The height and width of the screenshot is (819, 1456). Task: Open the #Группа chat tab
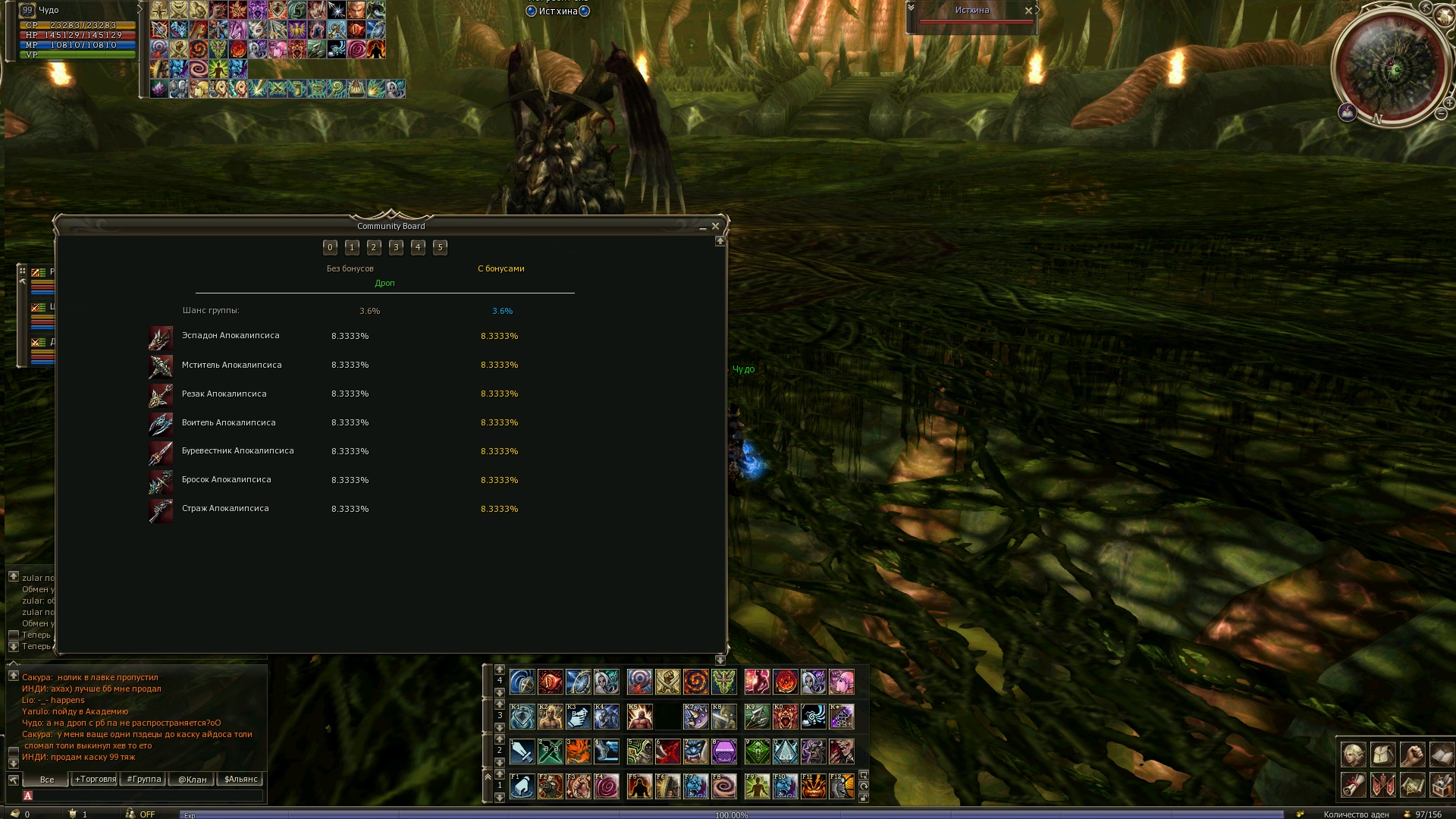[x=143, y=779]
